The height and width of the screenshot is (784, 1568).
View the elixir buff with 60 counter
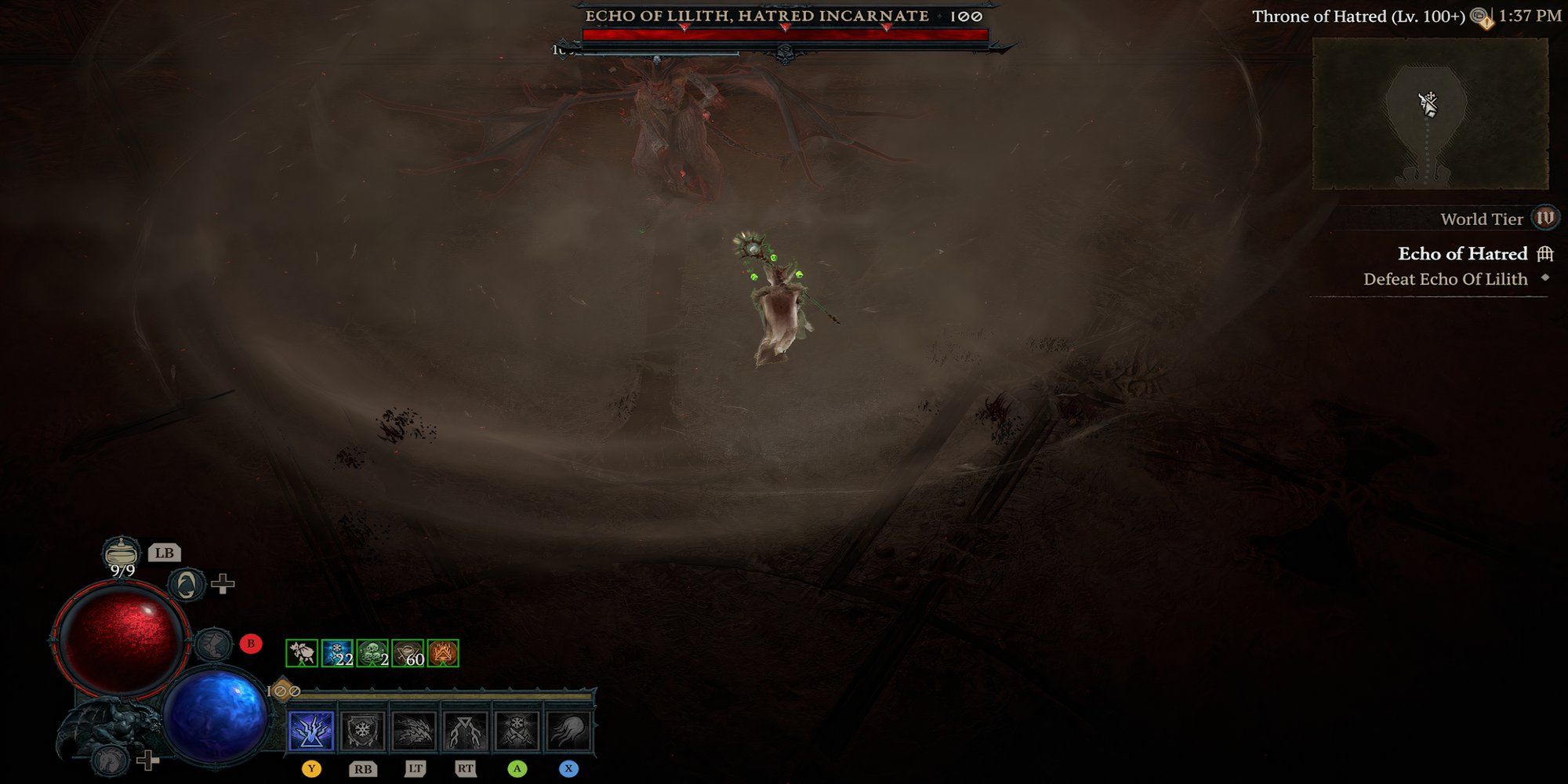click(x=408, y=653)
